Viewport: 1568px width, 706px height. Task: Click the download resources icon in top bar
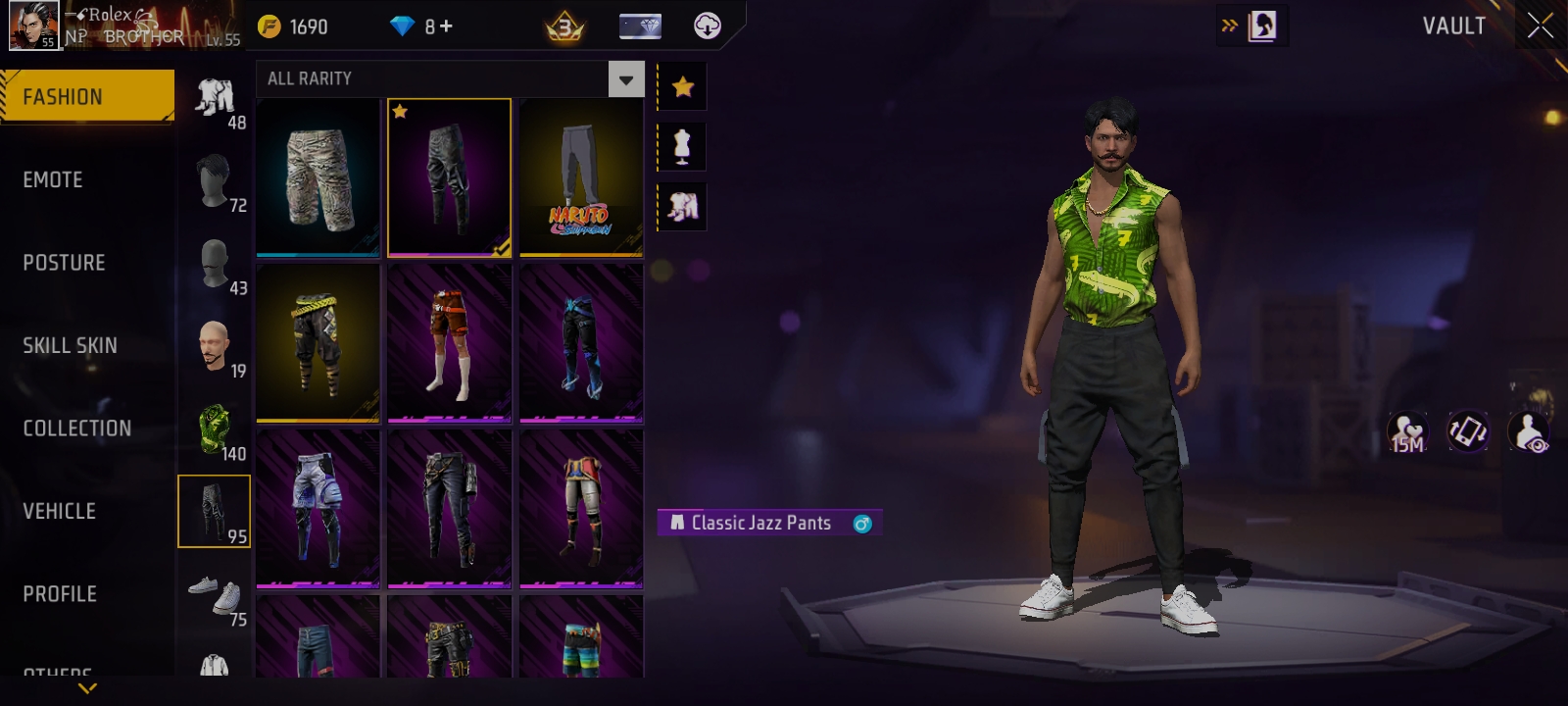706,25
